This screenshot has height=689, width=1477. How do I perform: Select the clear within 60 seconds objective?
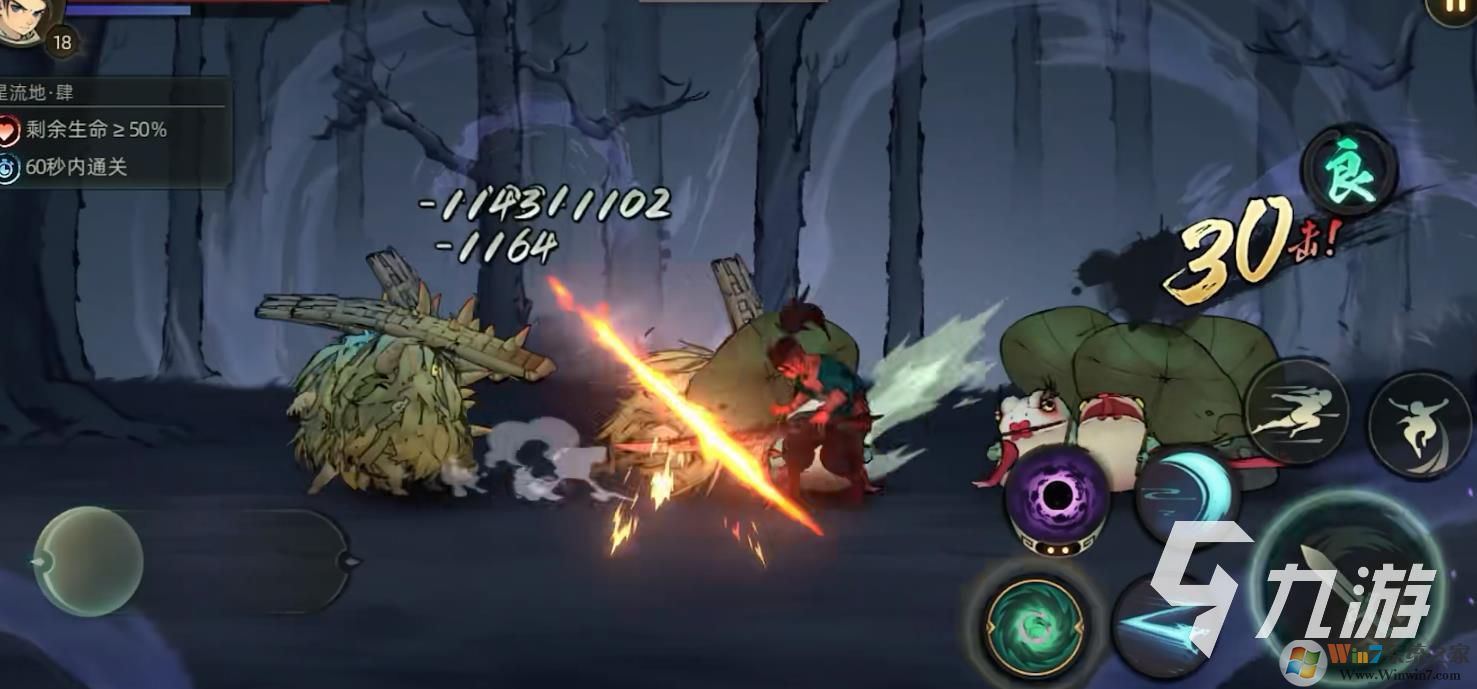(76, 167)
